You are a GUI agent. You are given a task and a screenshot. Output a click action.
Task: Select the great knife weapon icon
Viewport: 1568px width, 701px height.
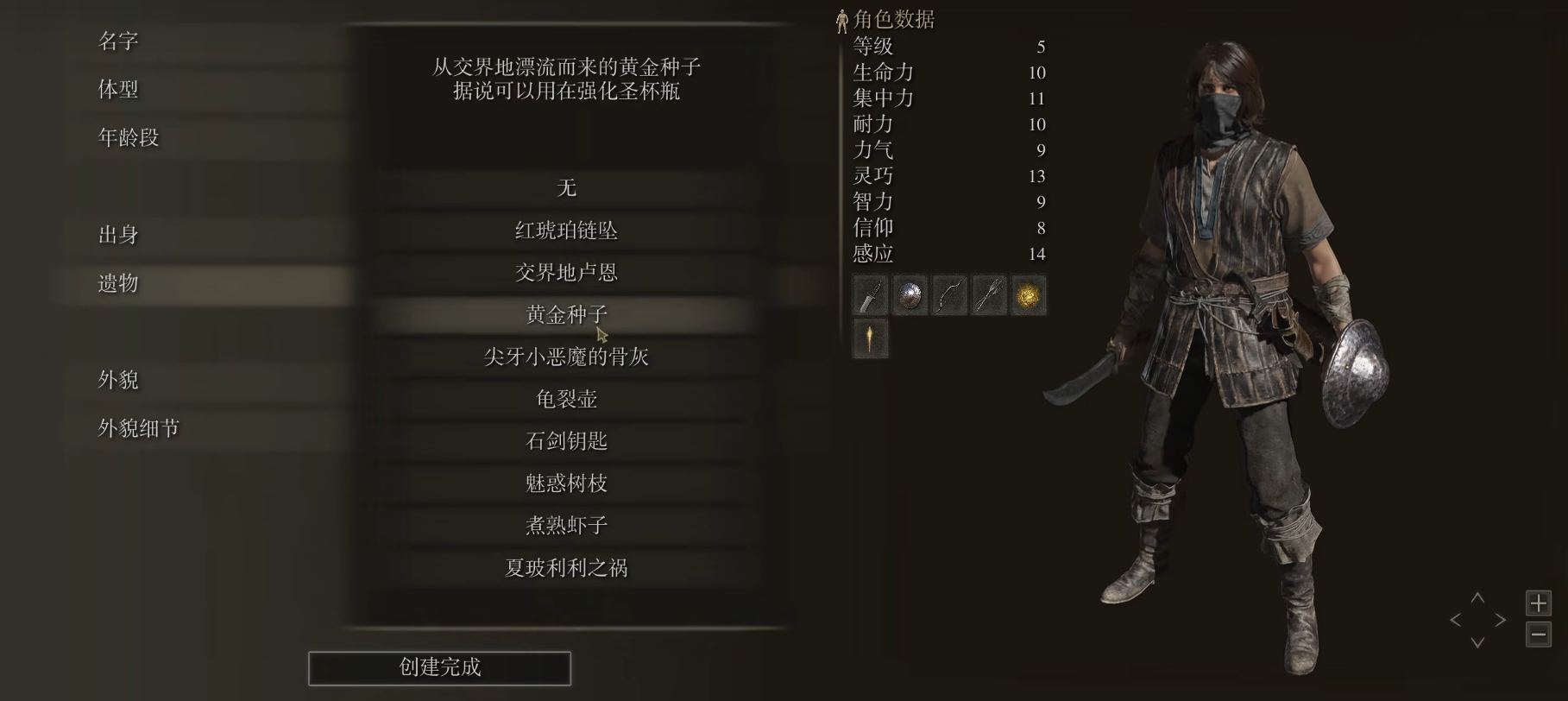(870, 294)
